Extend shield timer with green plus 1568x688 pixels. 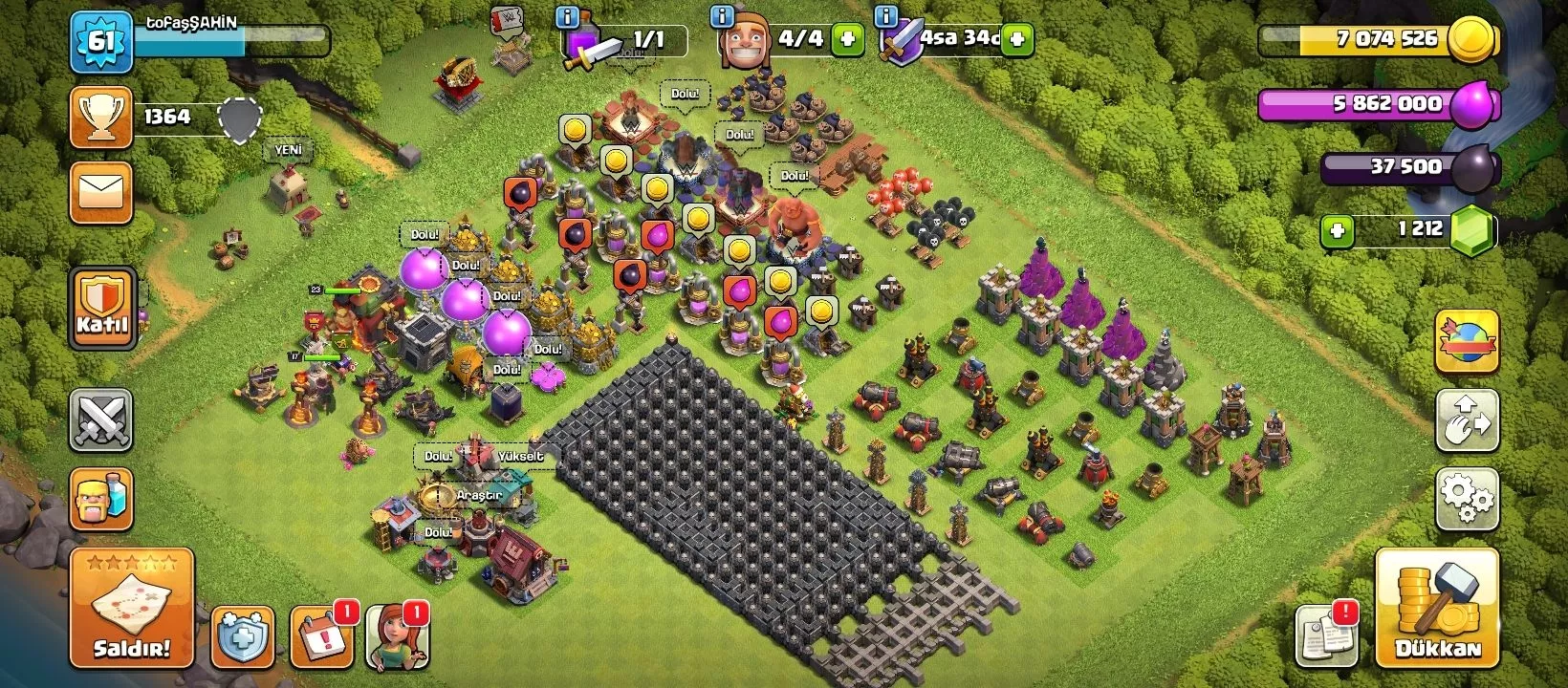click(x=1017, y=40)
